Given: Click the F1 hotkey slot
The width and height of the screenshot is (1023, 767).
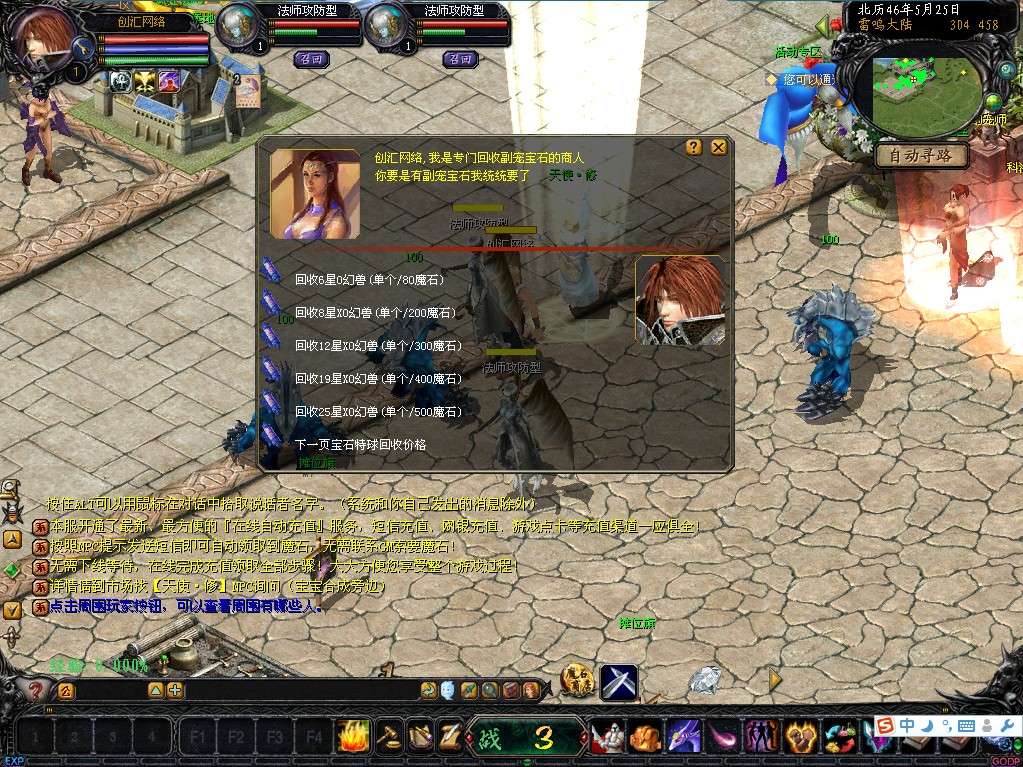Looking at the screenshot, I should pyautogui.click(x=197, y=738).
